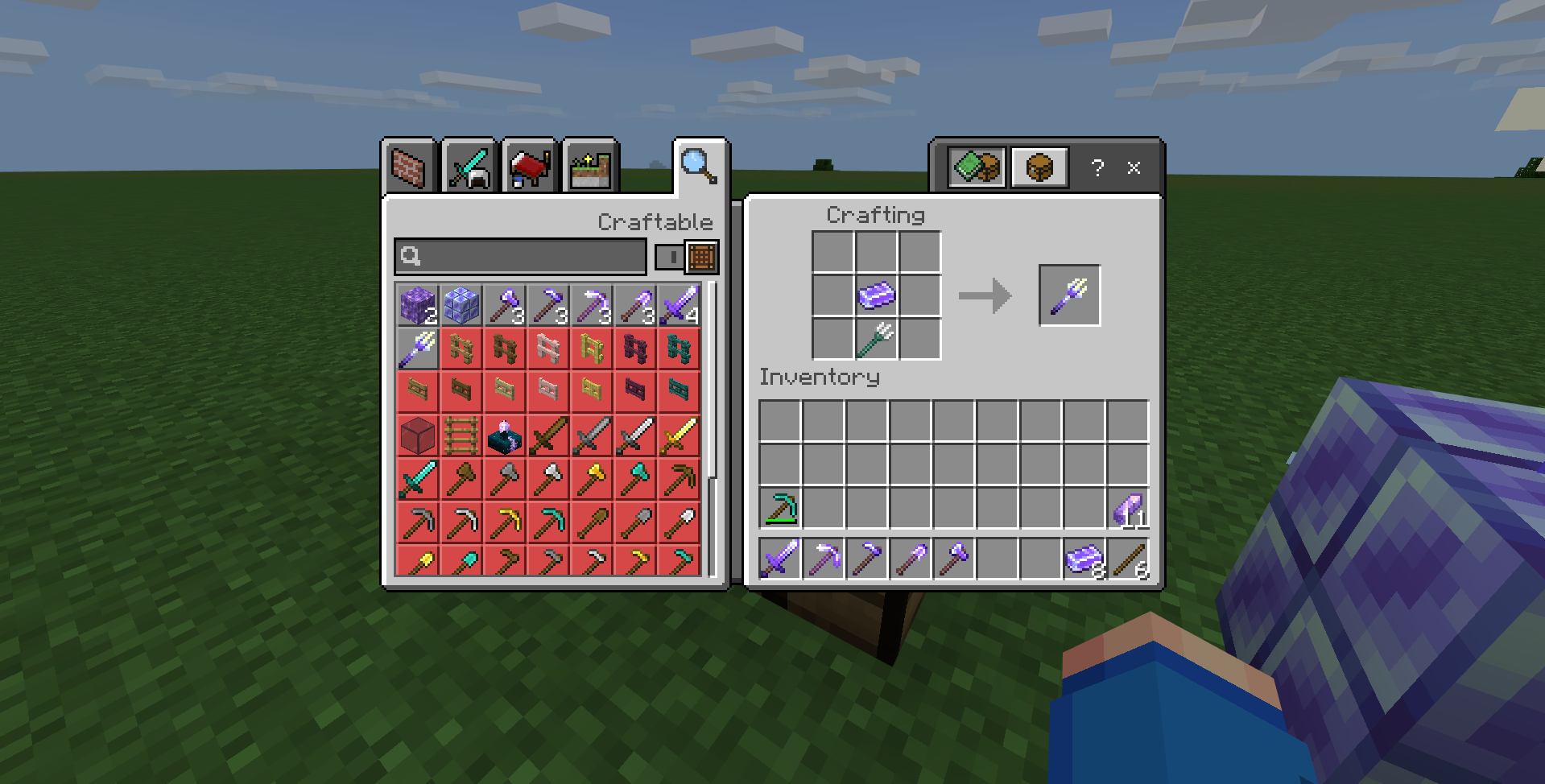Click the recipe book icon with green book
Image resolution: width=1545 pixels, height=784 pixels.
pyautogui.click(x=977, y=167)
